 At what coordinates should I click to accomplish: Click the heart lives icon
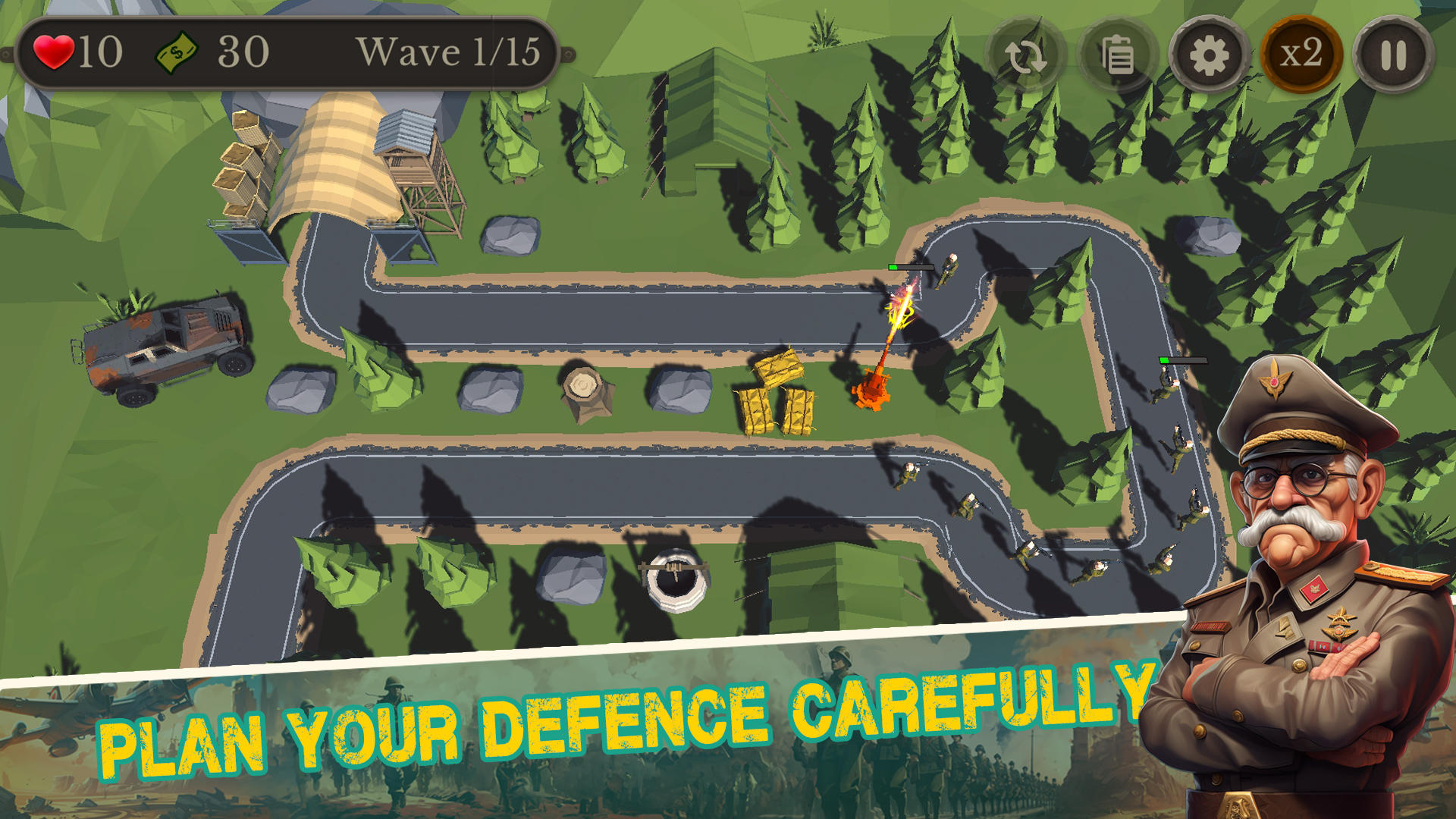point(54,52)
